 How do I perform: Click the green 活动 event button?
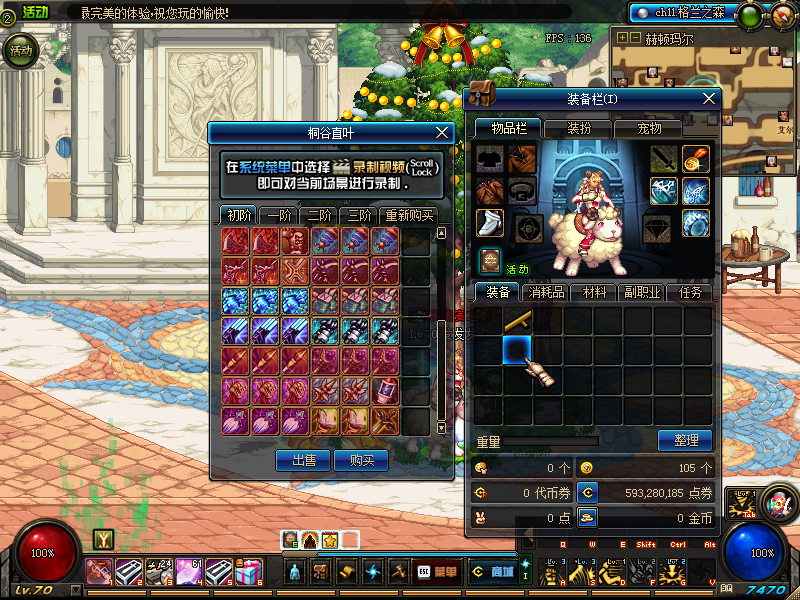pyautogui.click(x=21, y=50)
